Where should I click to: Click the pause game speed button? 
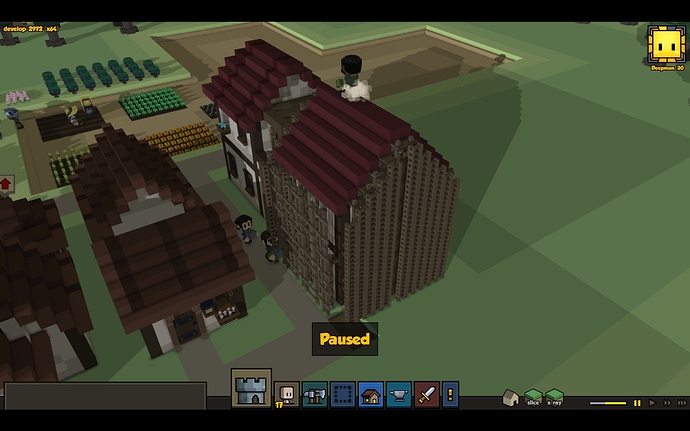pos(637,403)
